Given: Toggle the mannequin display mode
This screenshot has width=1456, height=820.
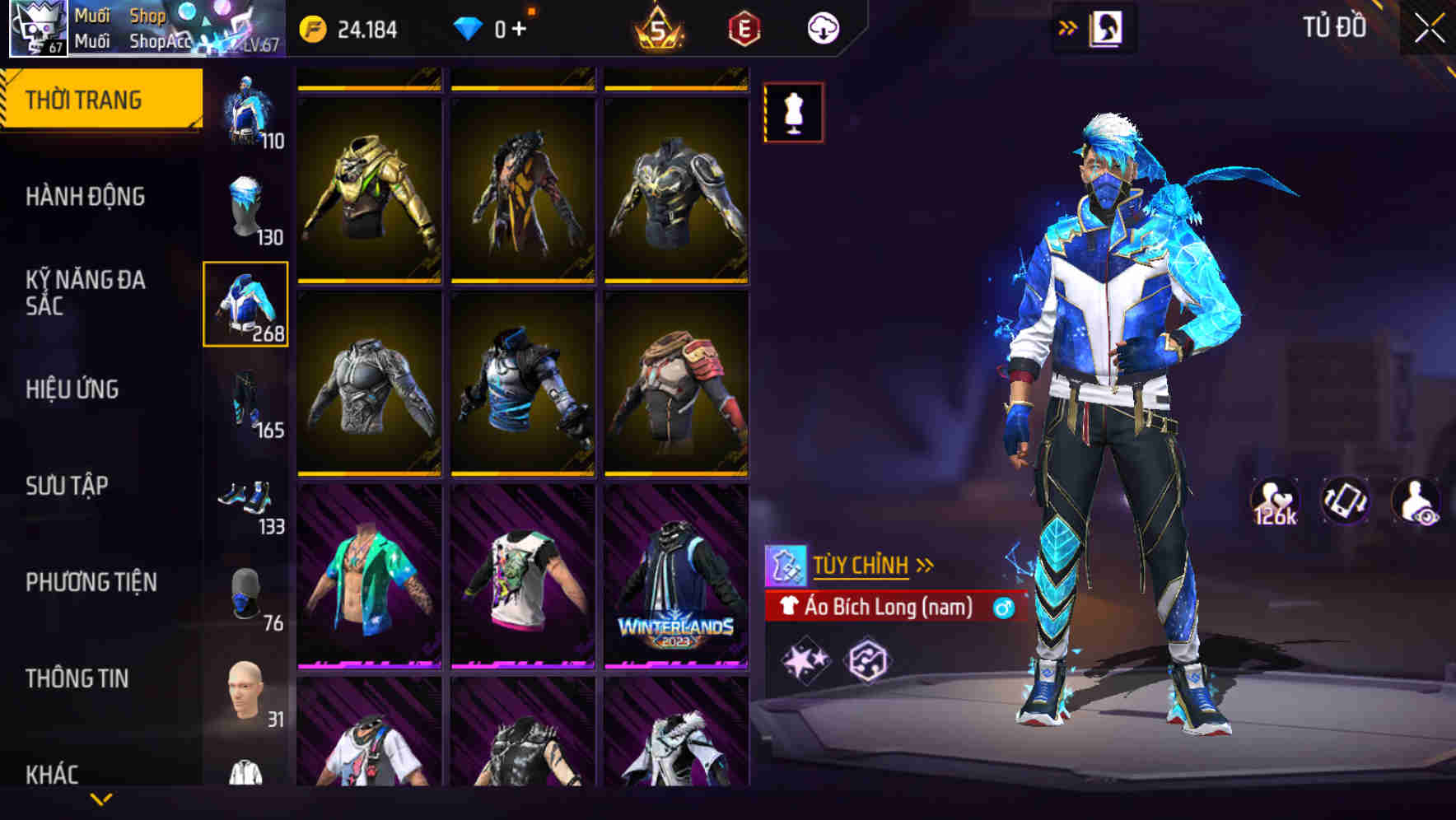Looking at the screenshot, I should [x=793, y=113].
